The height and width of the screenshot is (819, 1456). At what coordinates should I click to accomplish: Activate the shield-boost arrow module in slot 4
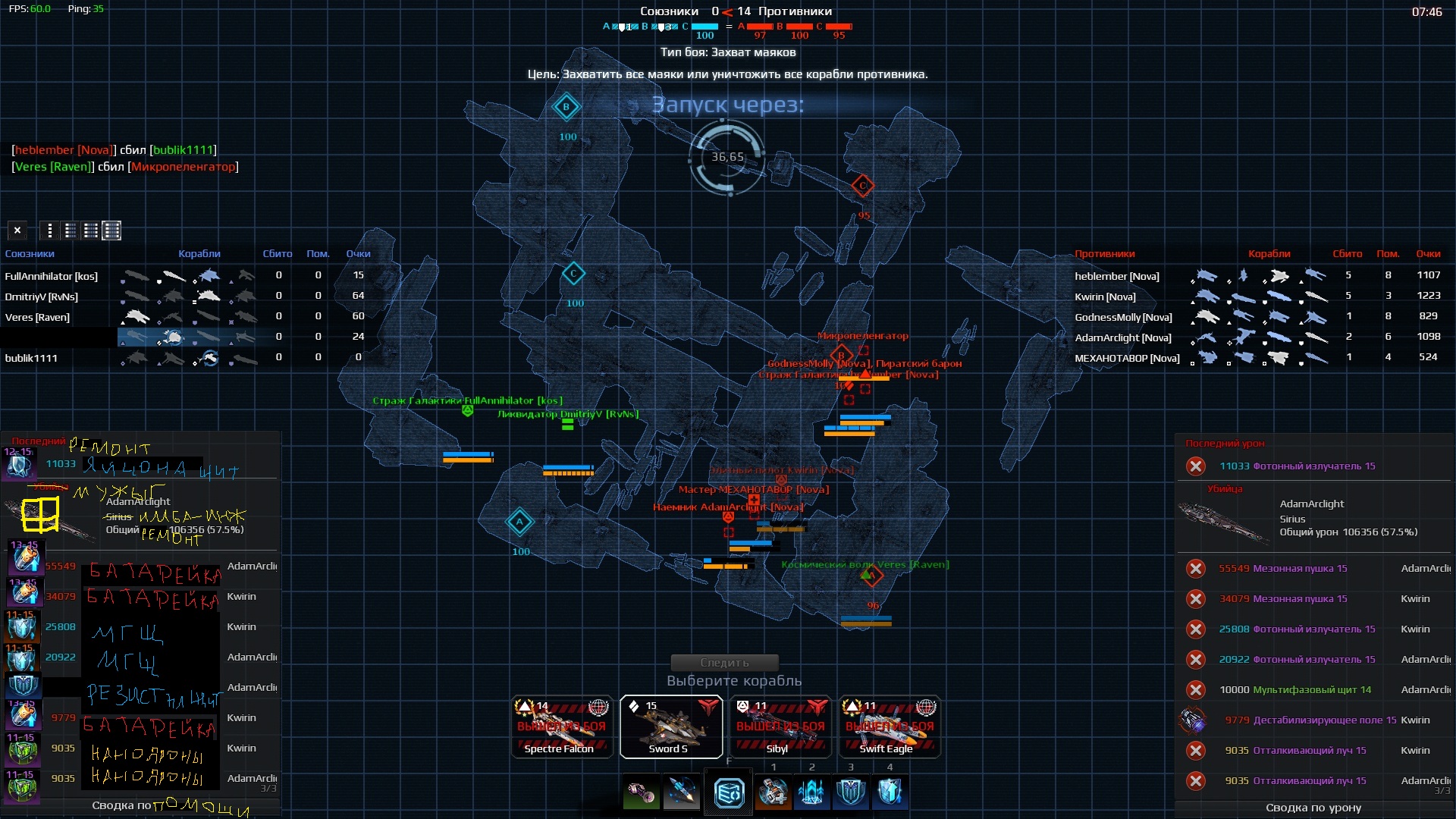(890, 793)
